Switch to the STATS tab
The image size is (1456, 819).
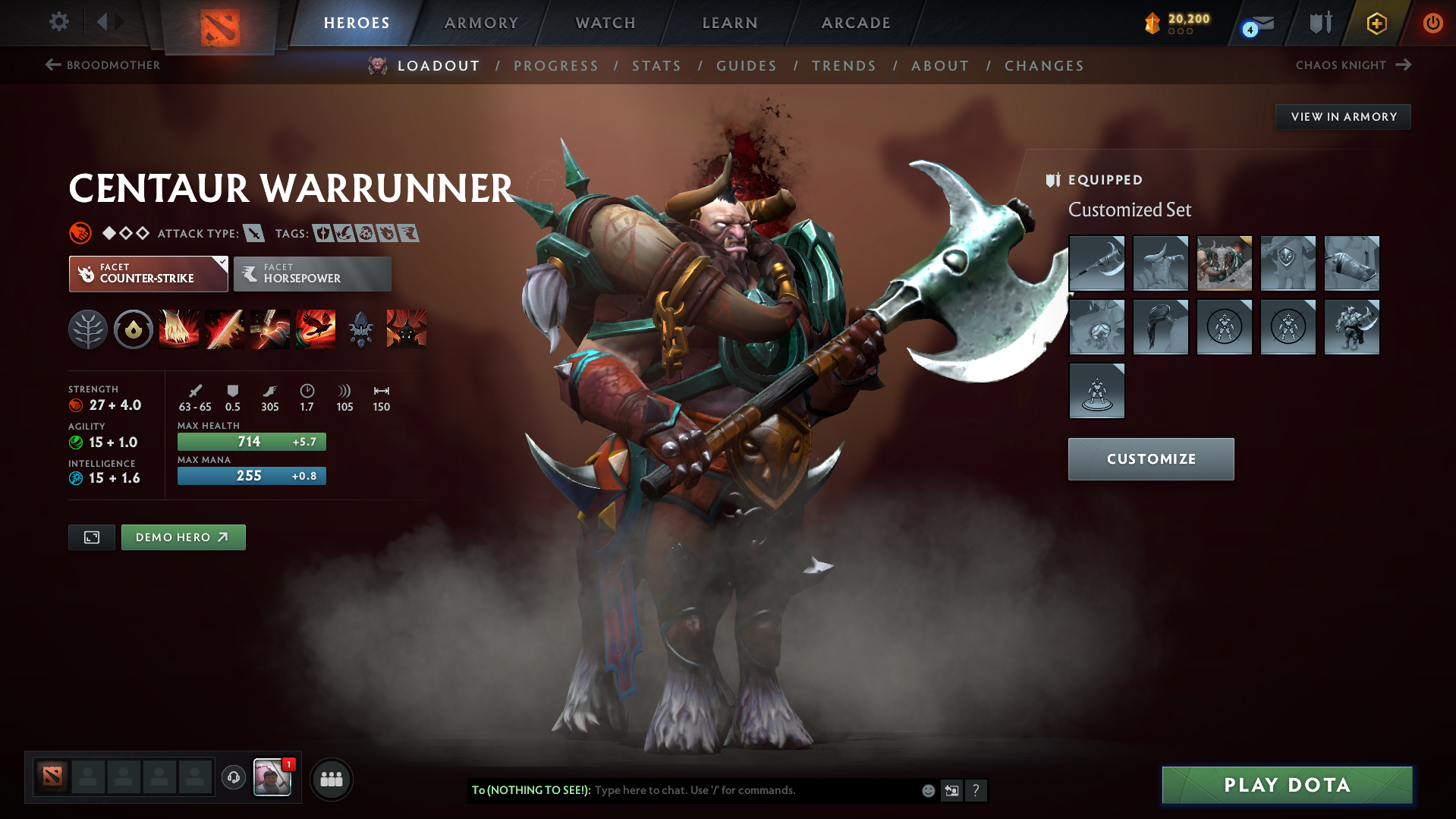(656, 66)
